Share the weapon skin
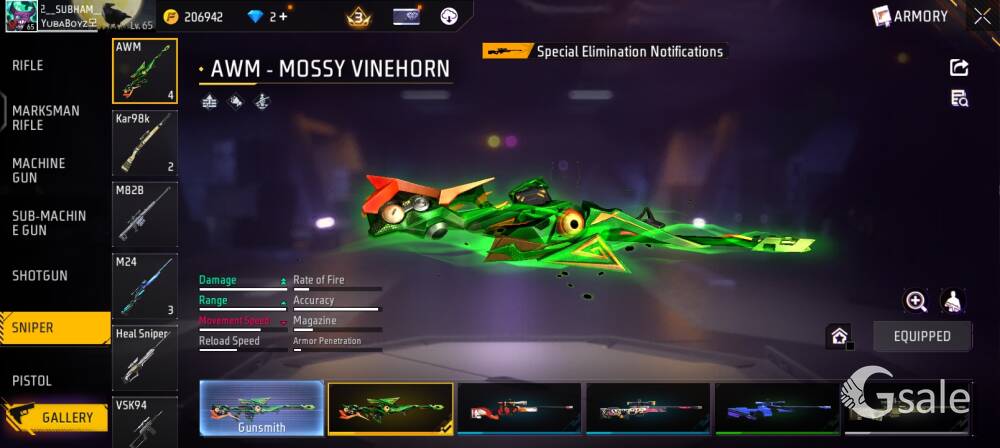The image size is (1000, 448). click(958, 67)
